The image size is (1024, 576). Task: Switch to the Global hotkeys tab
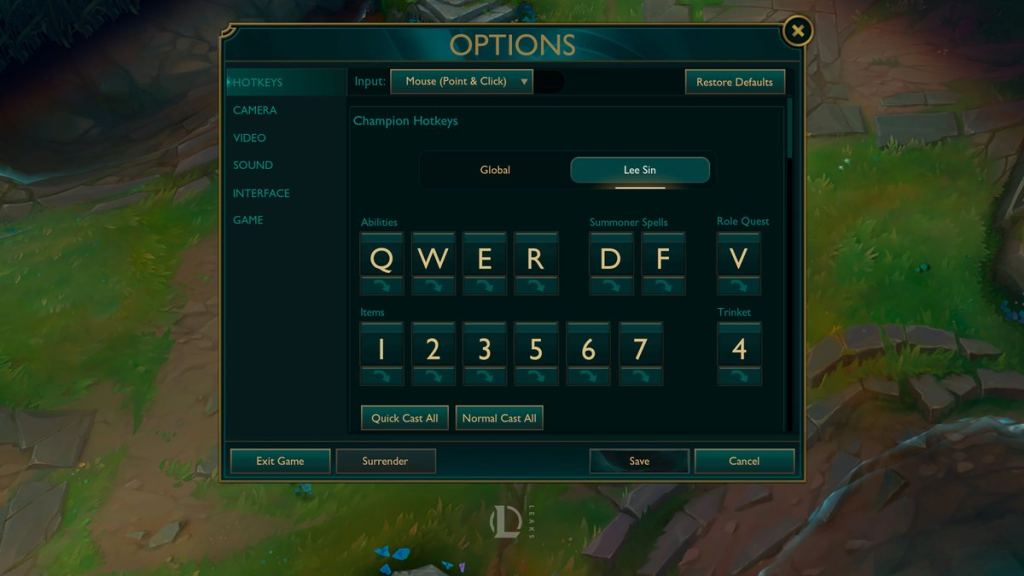[x=495, y=170]
